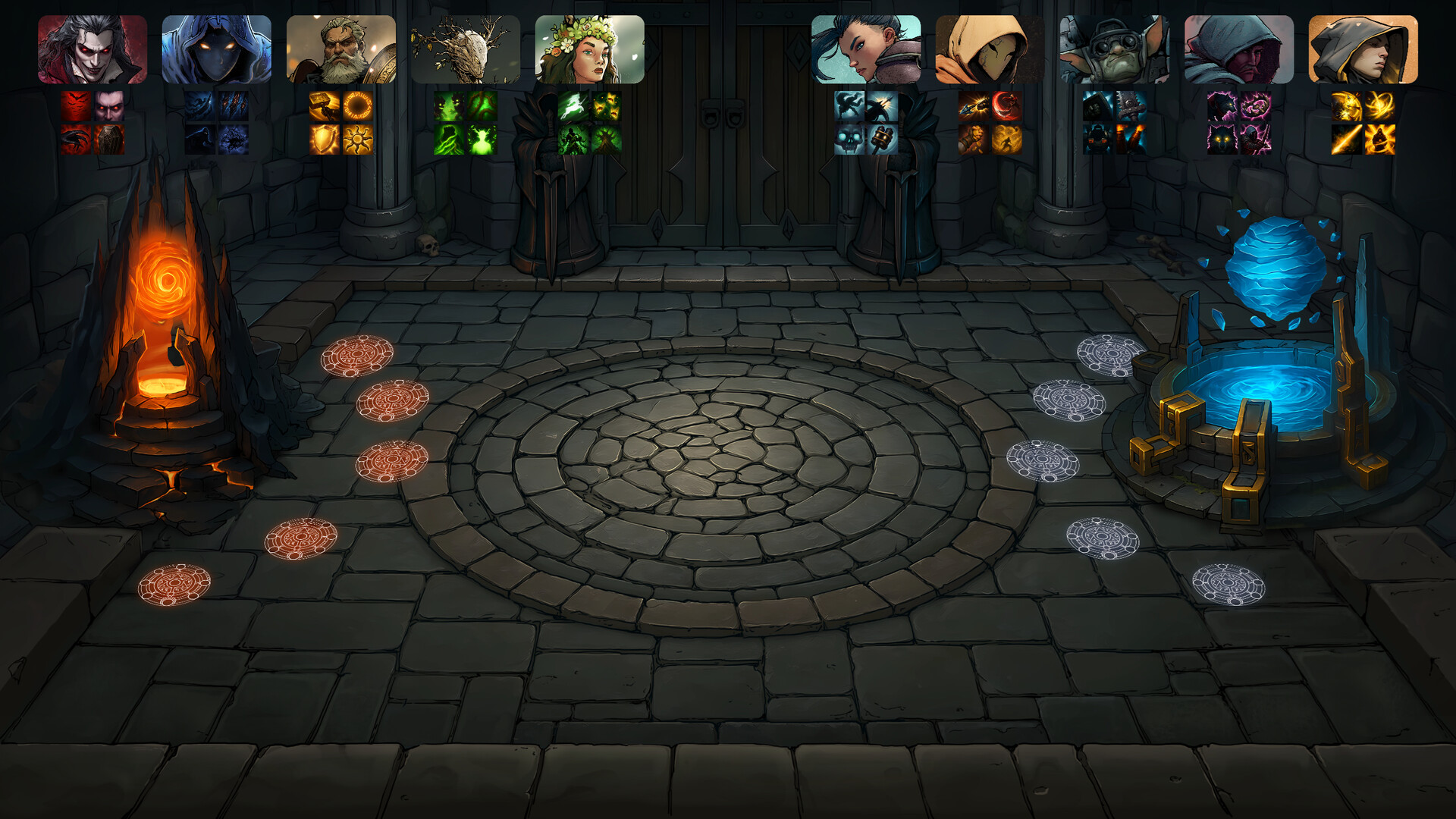Click the red bat swarm ability icon
The height and width of the screenshot is (819, 1456).
tap(76, 107)
